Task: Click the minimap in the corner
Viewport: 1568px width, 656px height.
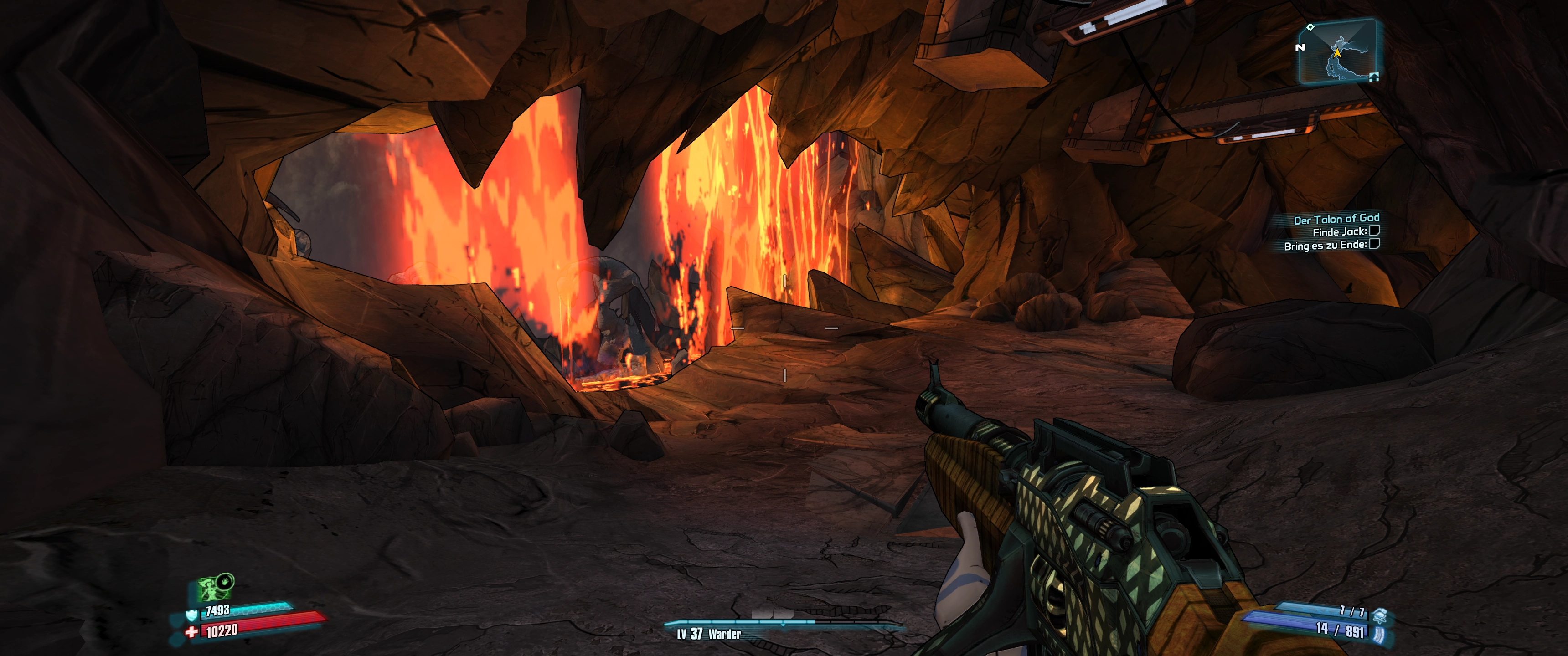Action: [1337, 51]
